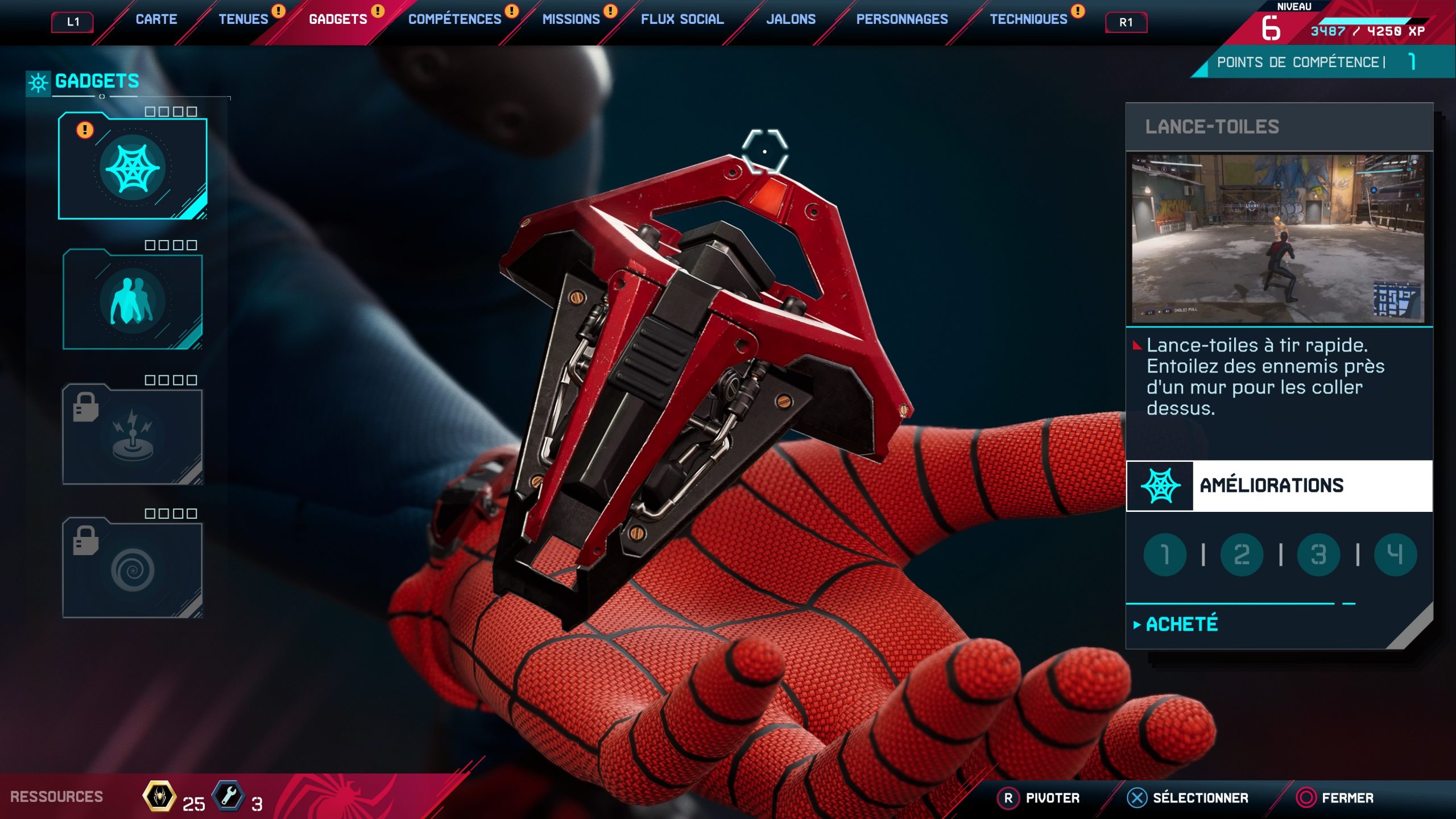Open the Missions tab

pyautogui.click(x=570, y=19)
